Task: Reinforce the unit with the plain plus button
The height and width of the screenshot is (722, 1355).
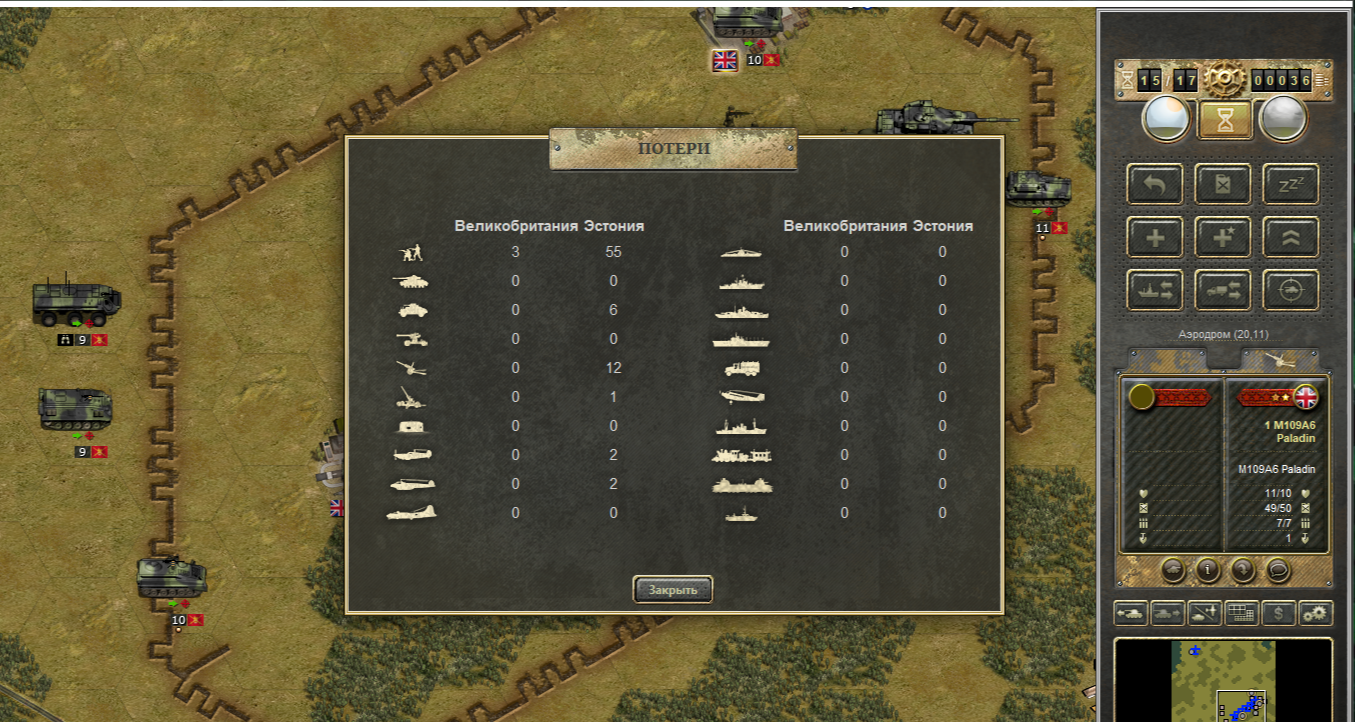Action: [1155, 237]
